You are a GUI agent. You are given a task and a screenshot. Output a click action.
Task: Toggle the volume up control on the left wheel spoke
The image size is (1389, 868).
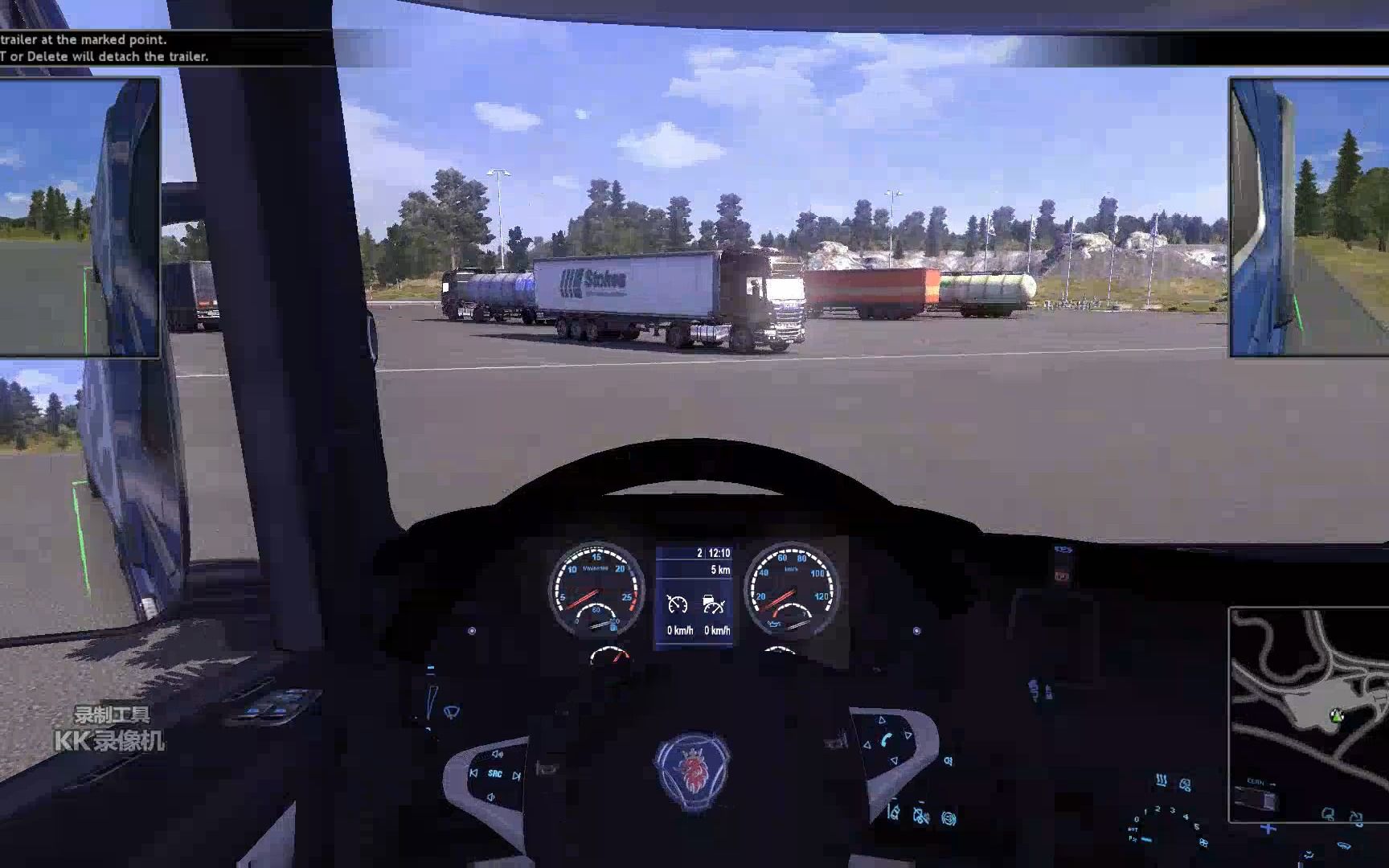(498, 754)
